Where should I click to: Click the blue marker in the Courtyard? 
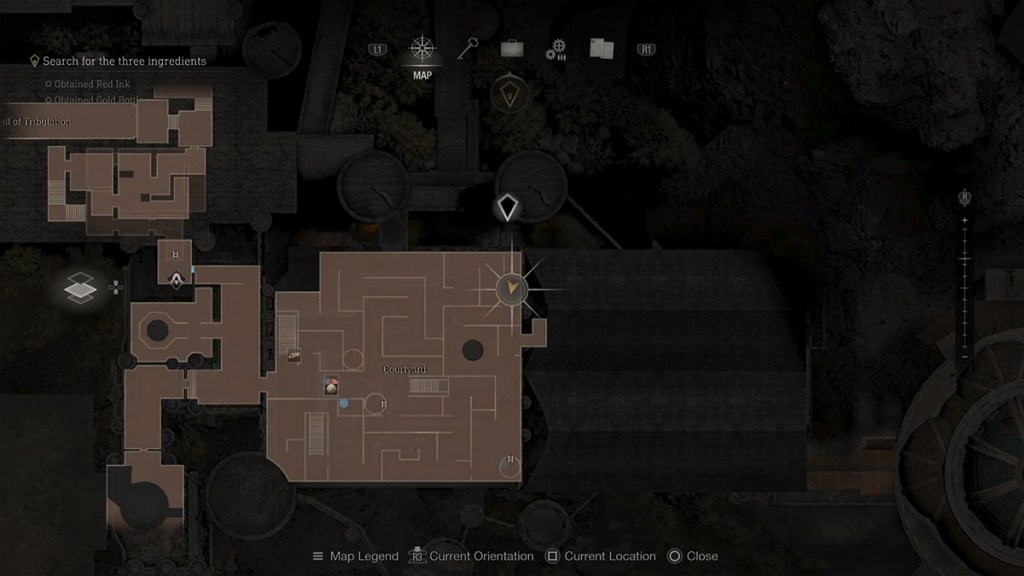pyautogui.click(x=344, y=403)
